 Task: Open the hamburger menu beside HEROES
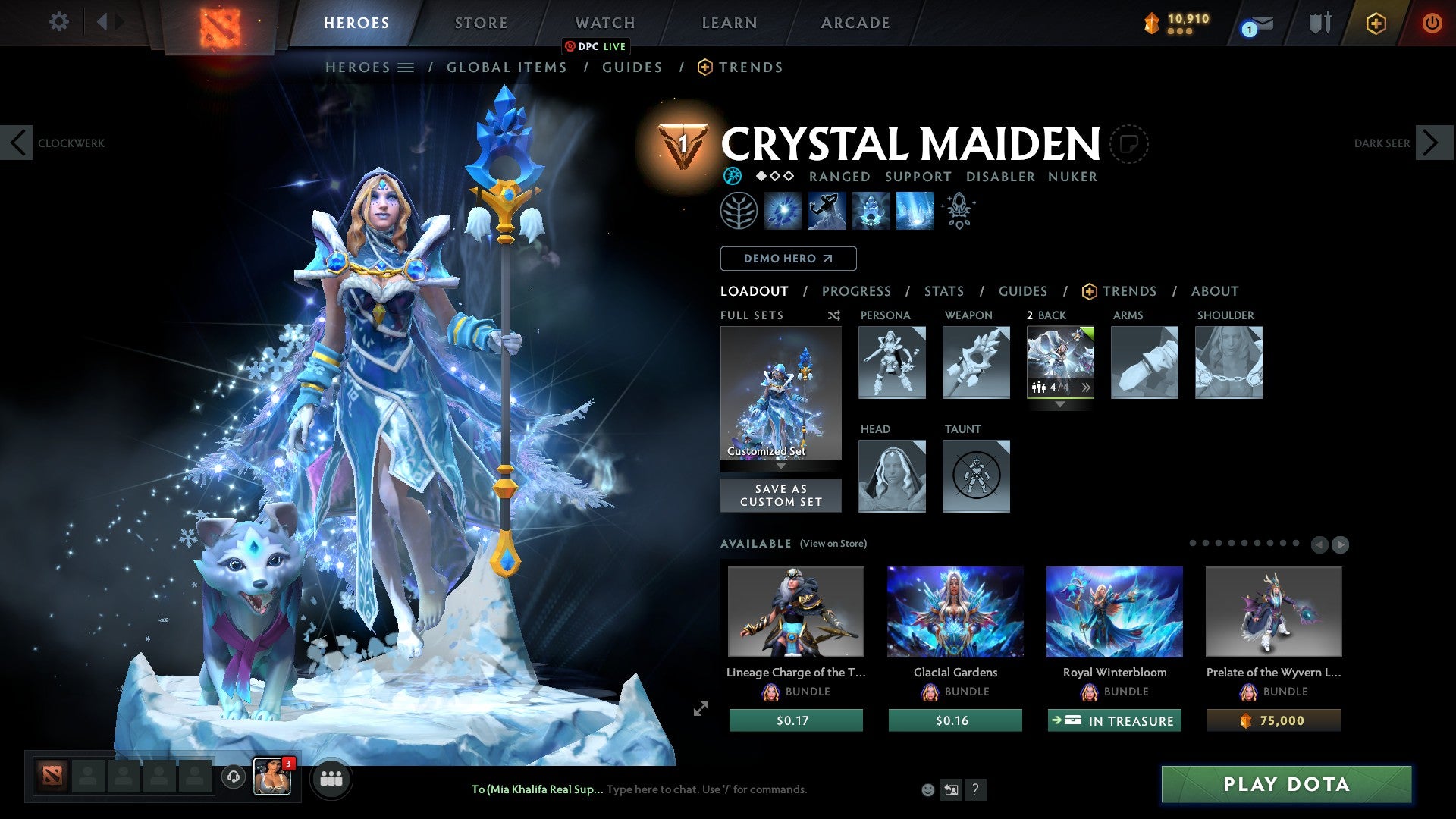click(407, 67)
